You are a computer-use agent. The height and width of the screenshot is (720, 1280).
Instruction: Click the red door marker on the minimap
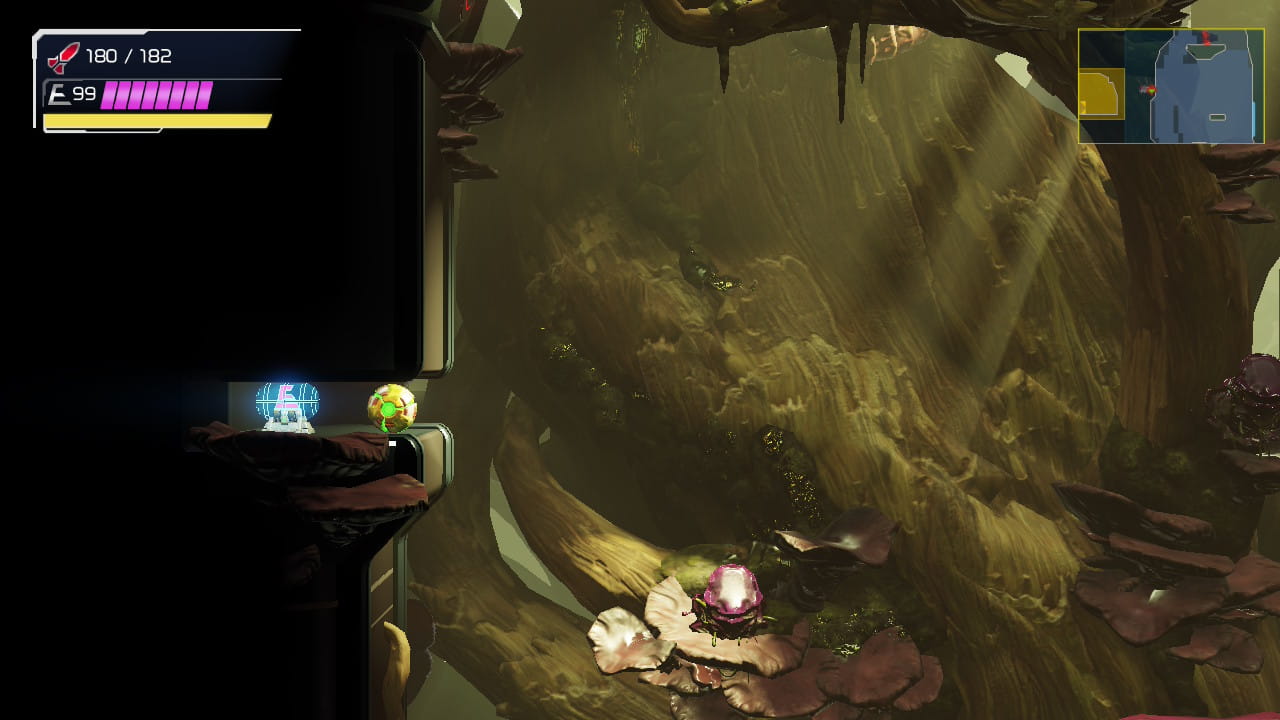(1206, 40)
